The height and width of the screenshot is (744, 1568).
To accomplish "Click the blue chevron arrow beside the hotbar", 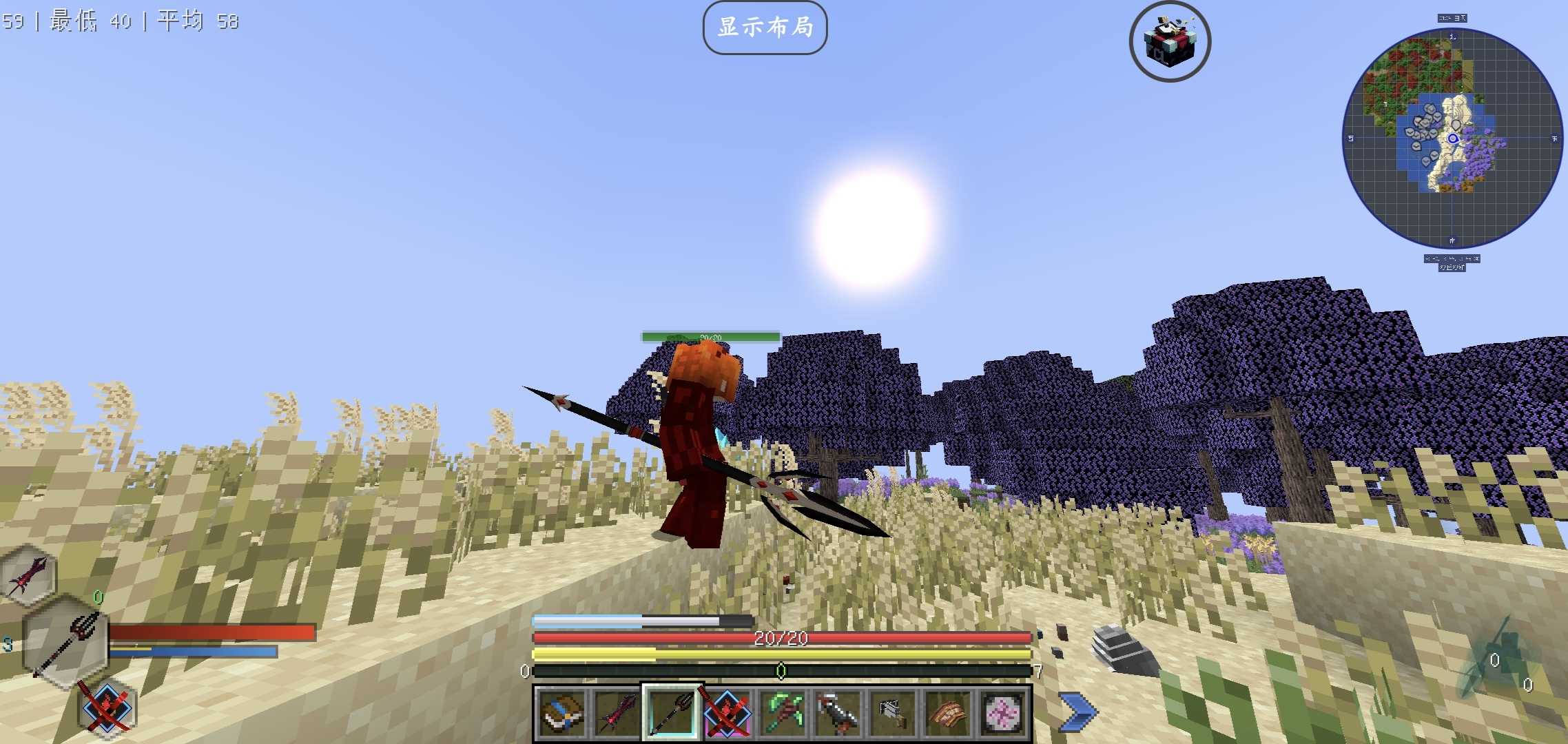I will [1078, 712].
